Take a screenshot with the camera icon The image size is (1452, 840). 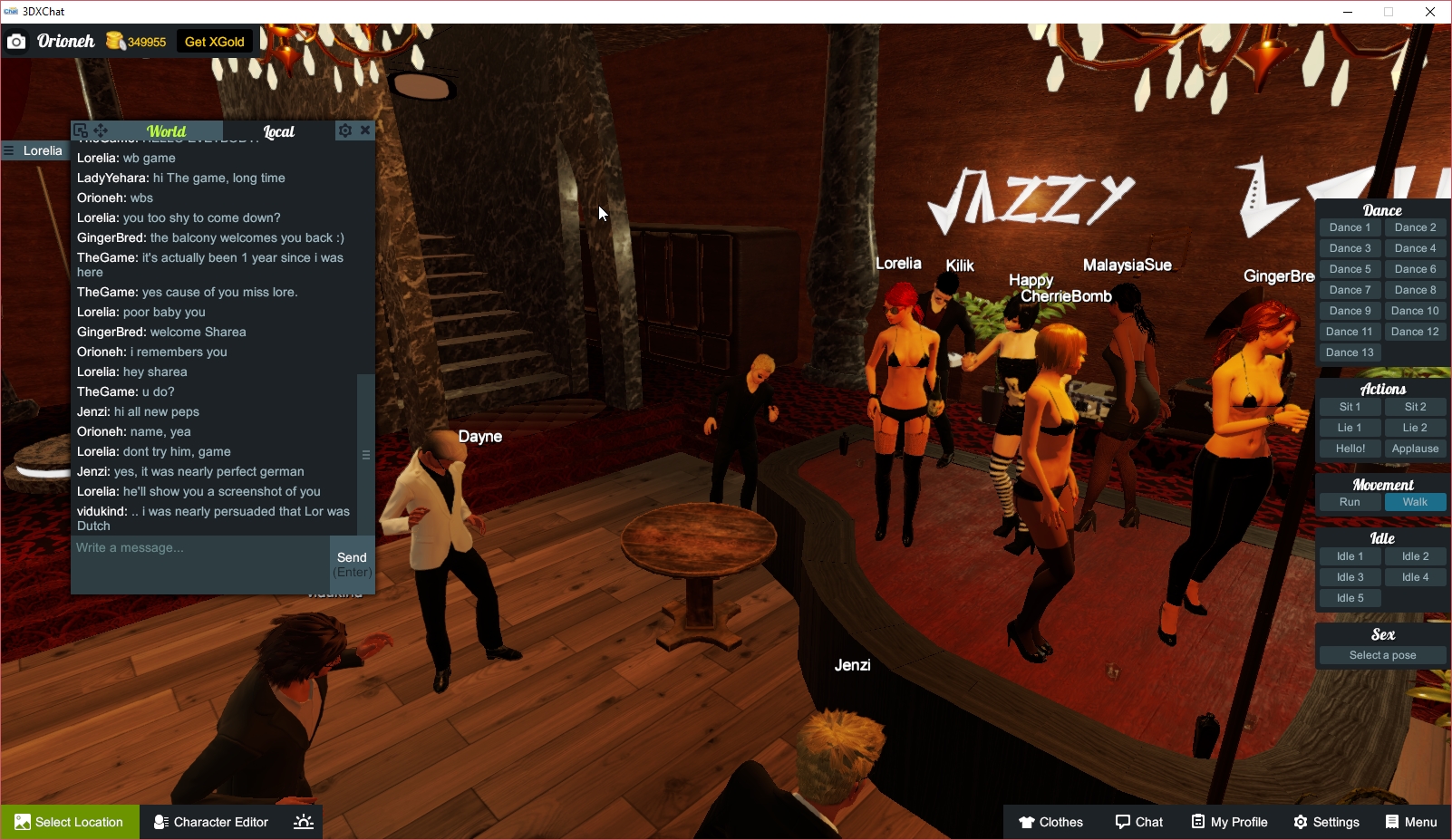[x=15, y=41]
